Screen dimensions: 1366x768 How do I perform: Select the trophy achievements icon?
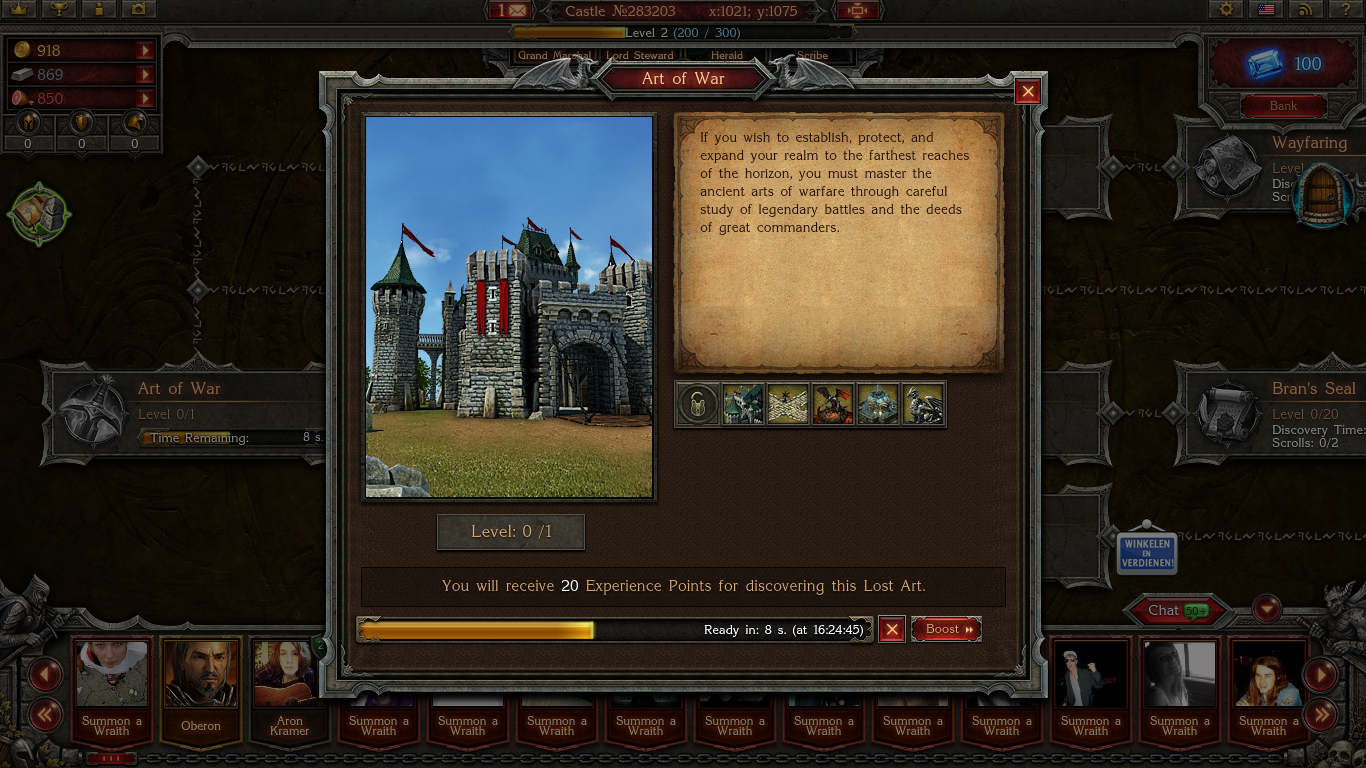(x=58, y=10)
